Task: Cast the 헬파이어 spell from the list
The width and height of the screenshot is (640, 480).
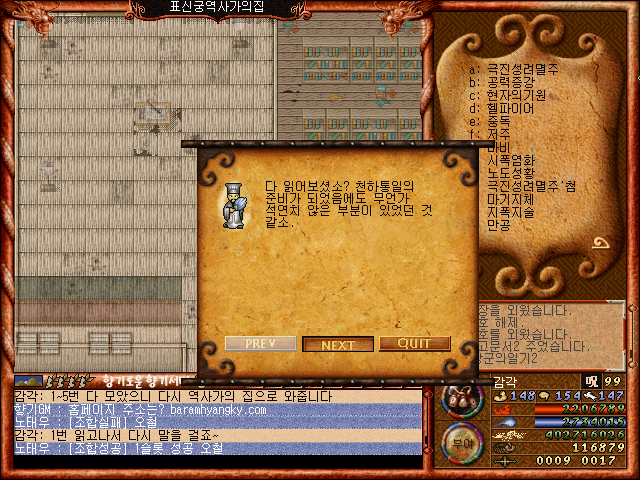Action: tap(511, 108)
